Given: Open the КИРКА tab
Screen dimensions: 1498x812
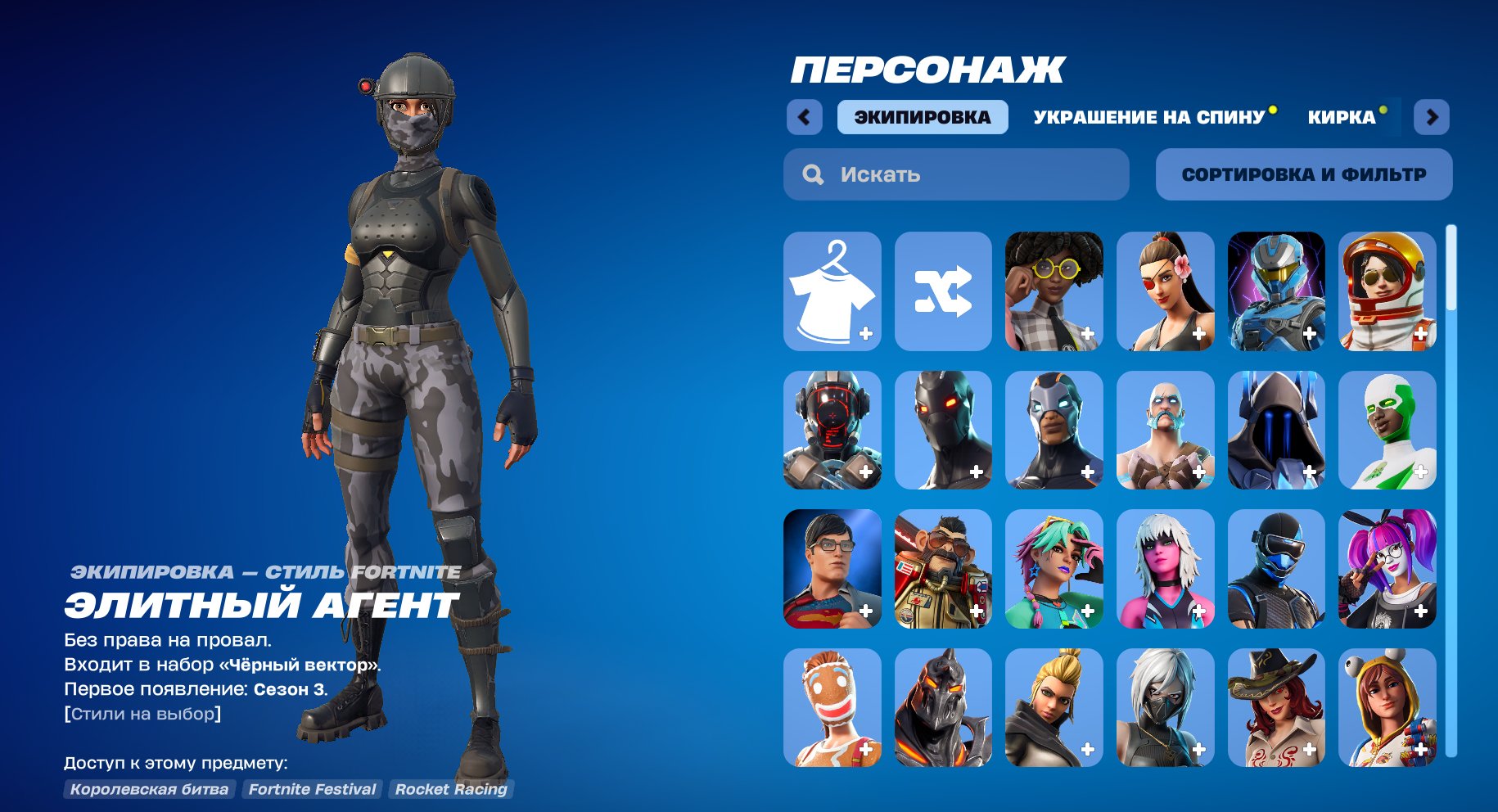Looking at the screenshot, I should click(1341, 116).
